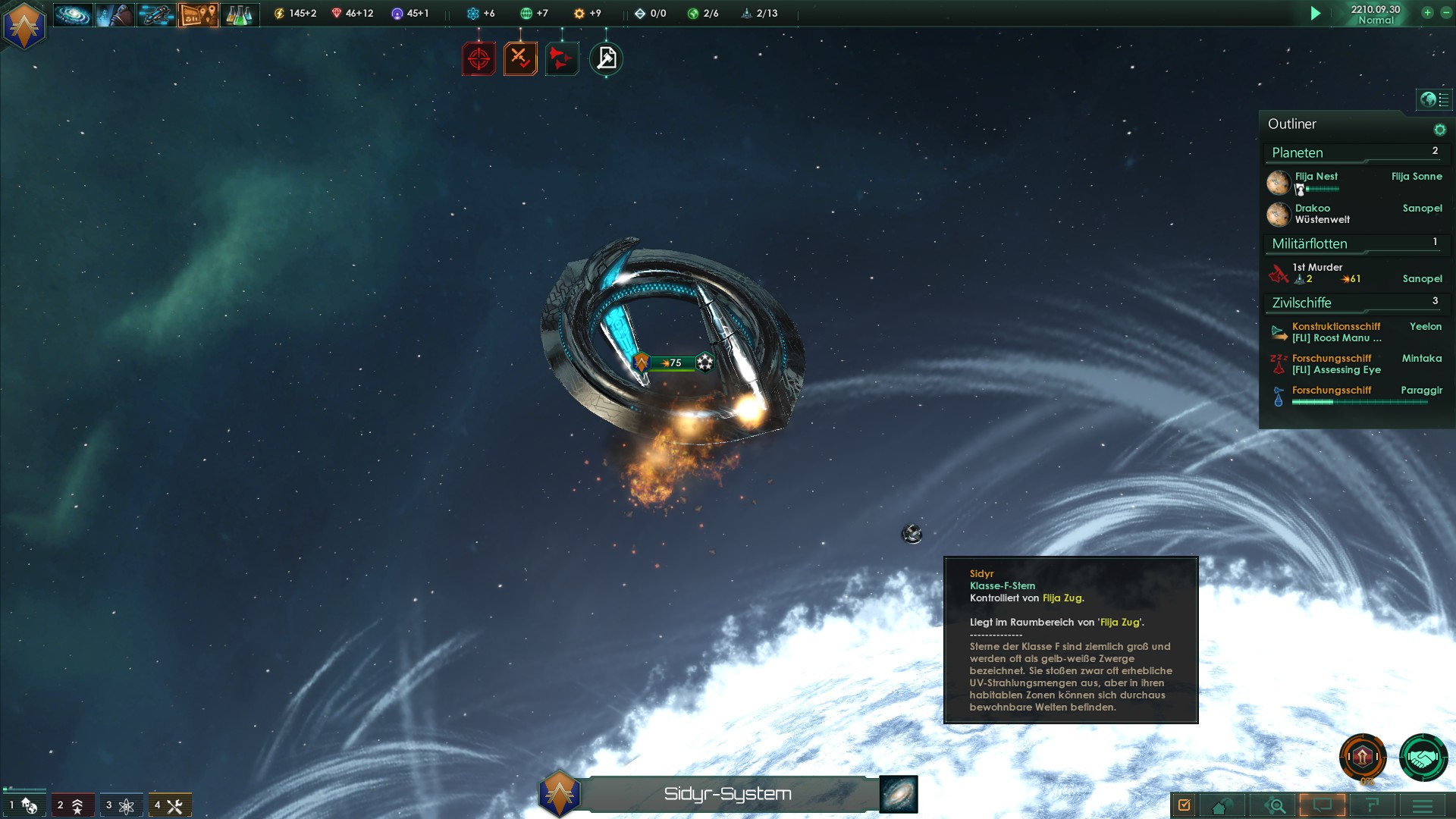Open the empire emblem government panel
Viewport: 1456px width, 819px height.
tap(24, 27)
